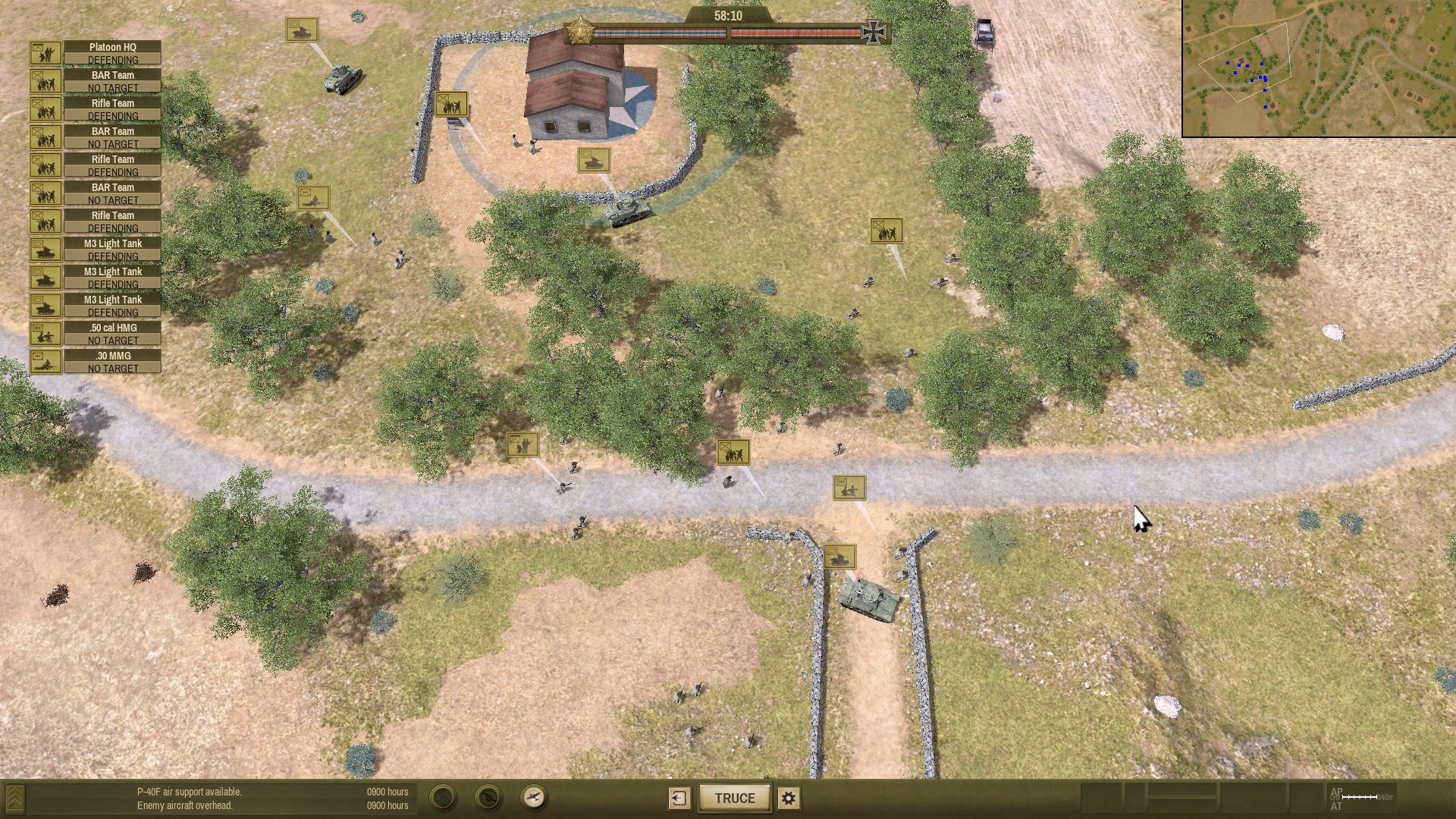Select the Platoon HQ unit icon

[x=47, y=53]
